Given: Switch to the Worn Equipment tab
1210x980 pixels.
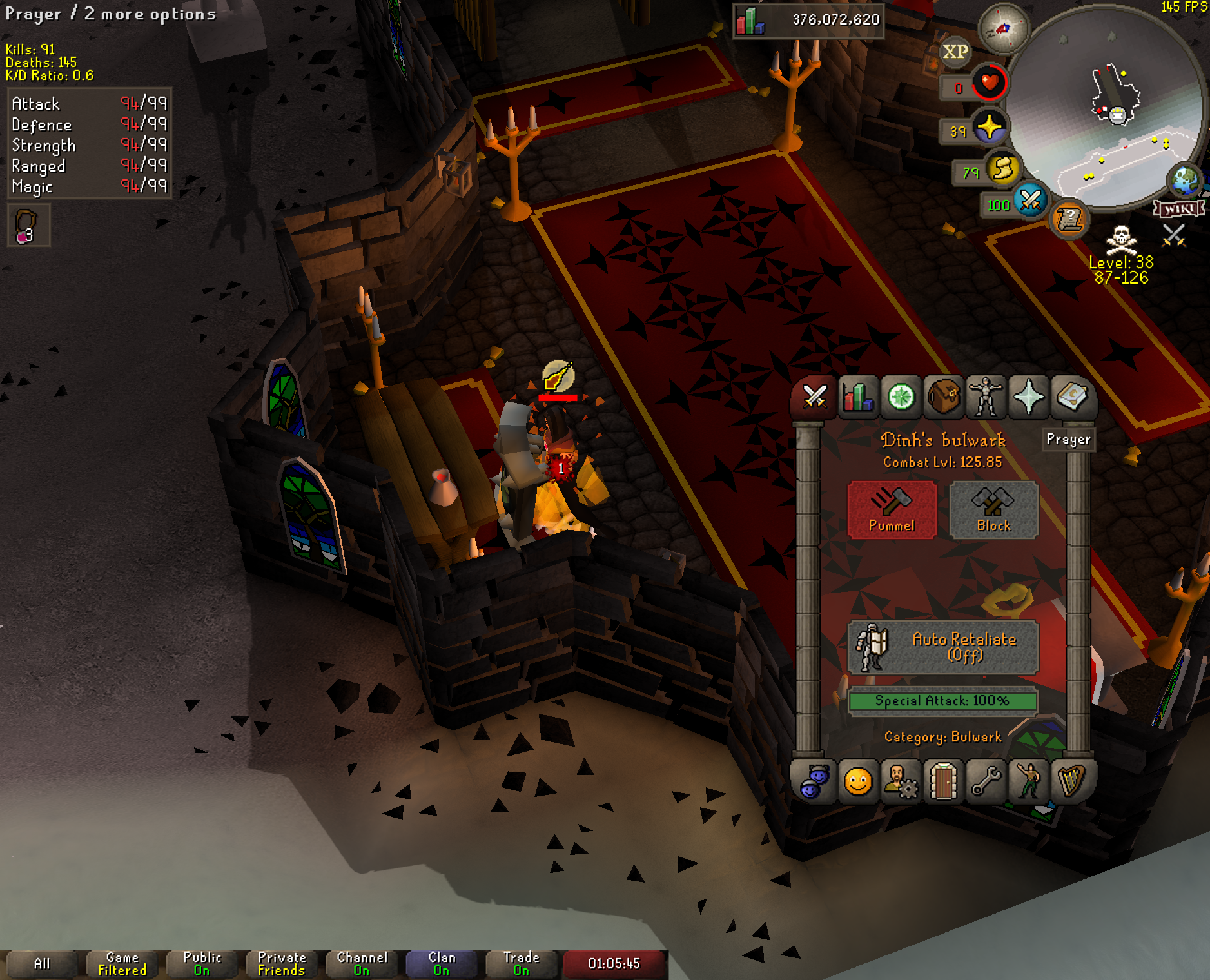Looking at the screenshot, I should (986, 397).
